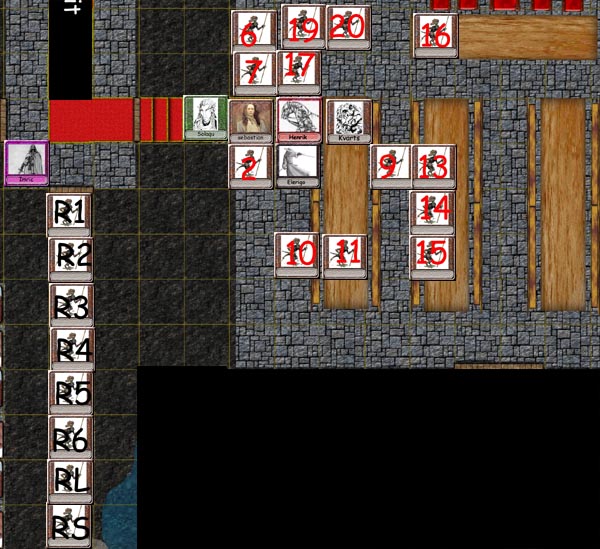Select the enemy token marked 2
The width and height of the screenshot is (600, 549).
tap(251, 166)
